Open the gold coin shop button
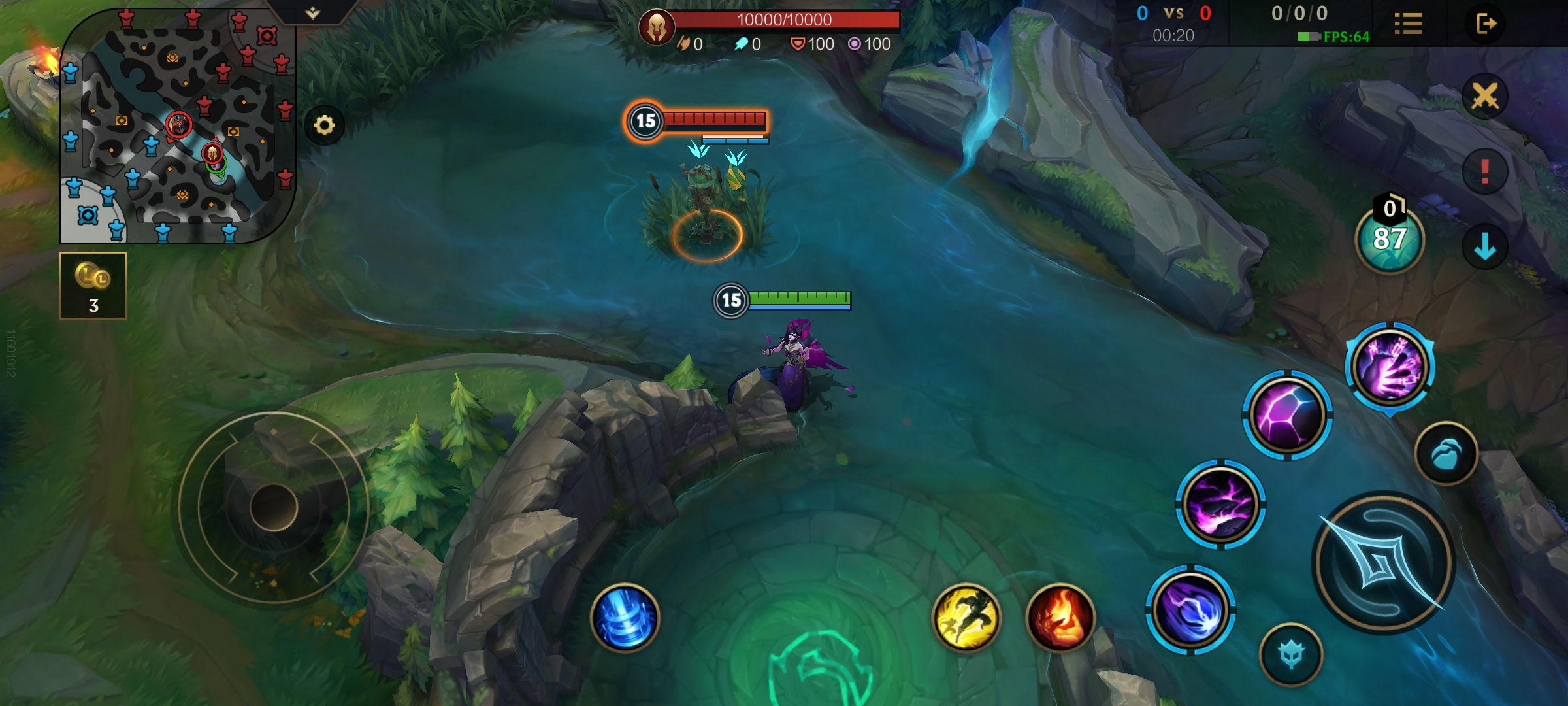Screen dimensions: 1568x706 click(x=93, y=286)
